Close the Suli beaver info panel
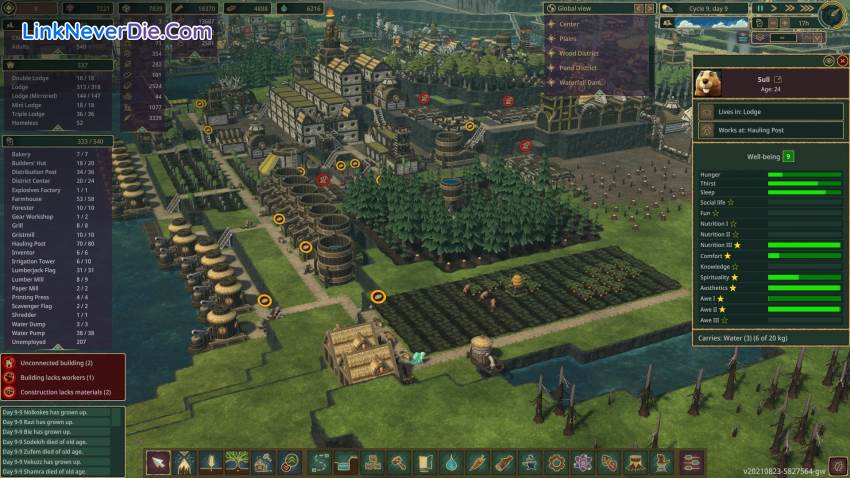The image size is (850, 478). (841, 61)
